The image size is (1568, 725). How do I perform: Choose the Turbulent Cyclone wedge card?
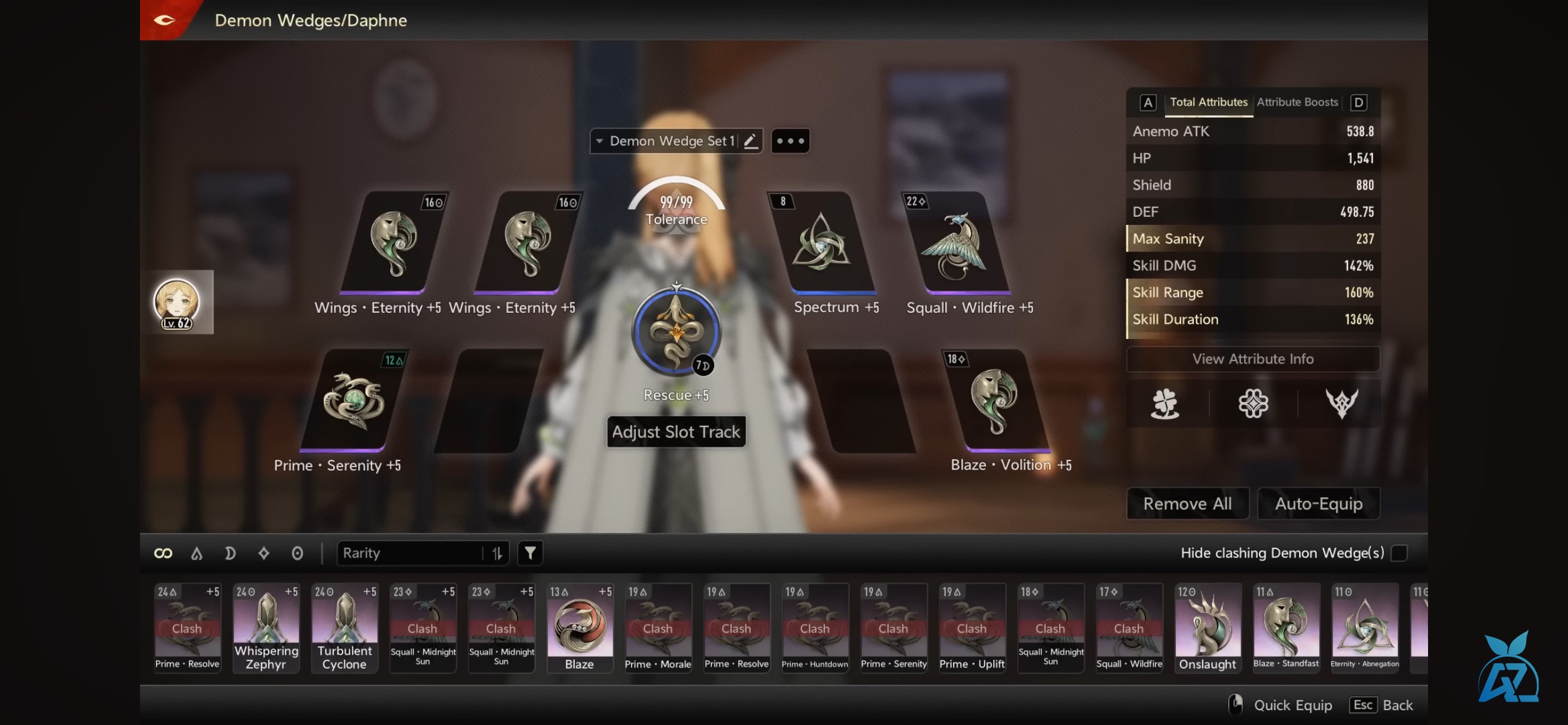345,627
